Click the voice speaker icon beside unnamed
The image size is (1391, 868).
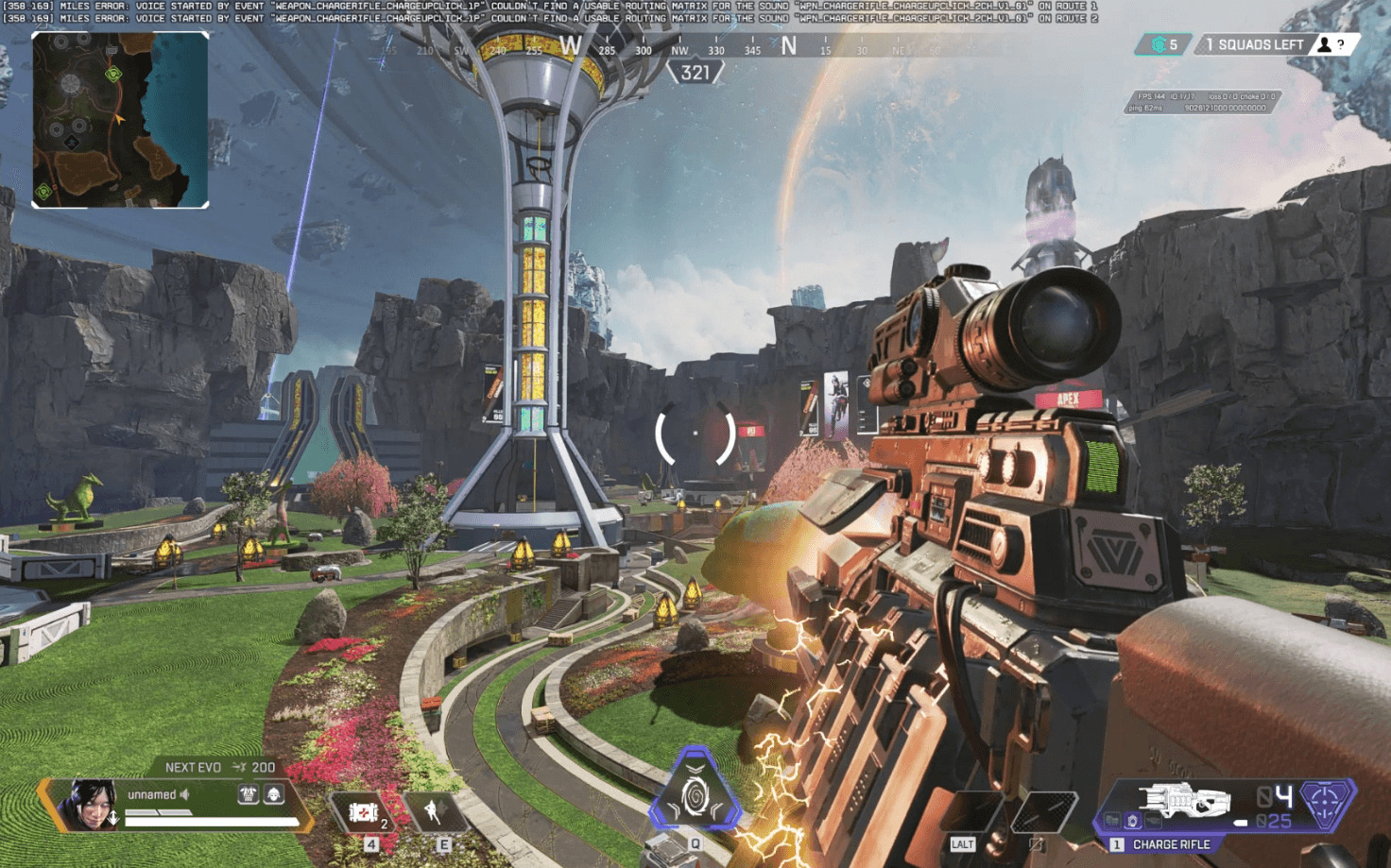(x=185, y=795)
